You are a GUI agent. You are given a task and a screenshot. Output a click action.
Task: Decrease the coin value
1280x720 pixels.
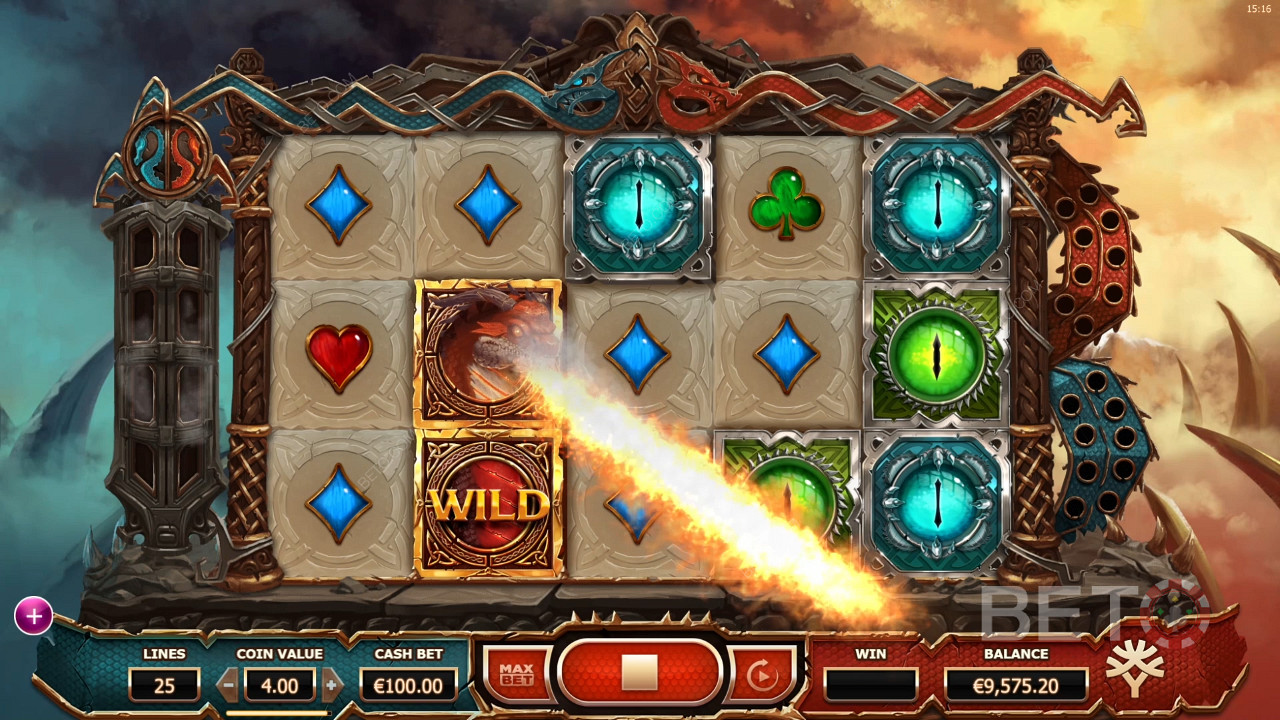click(229, 685)
